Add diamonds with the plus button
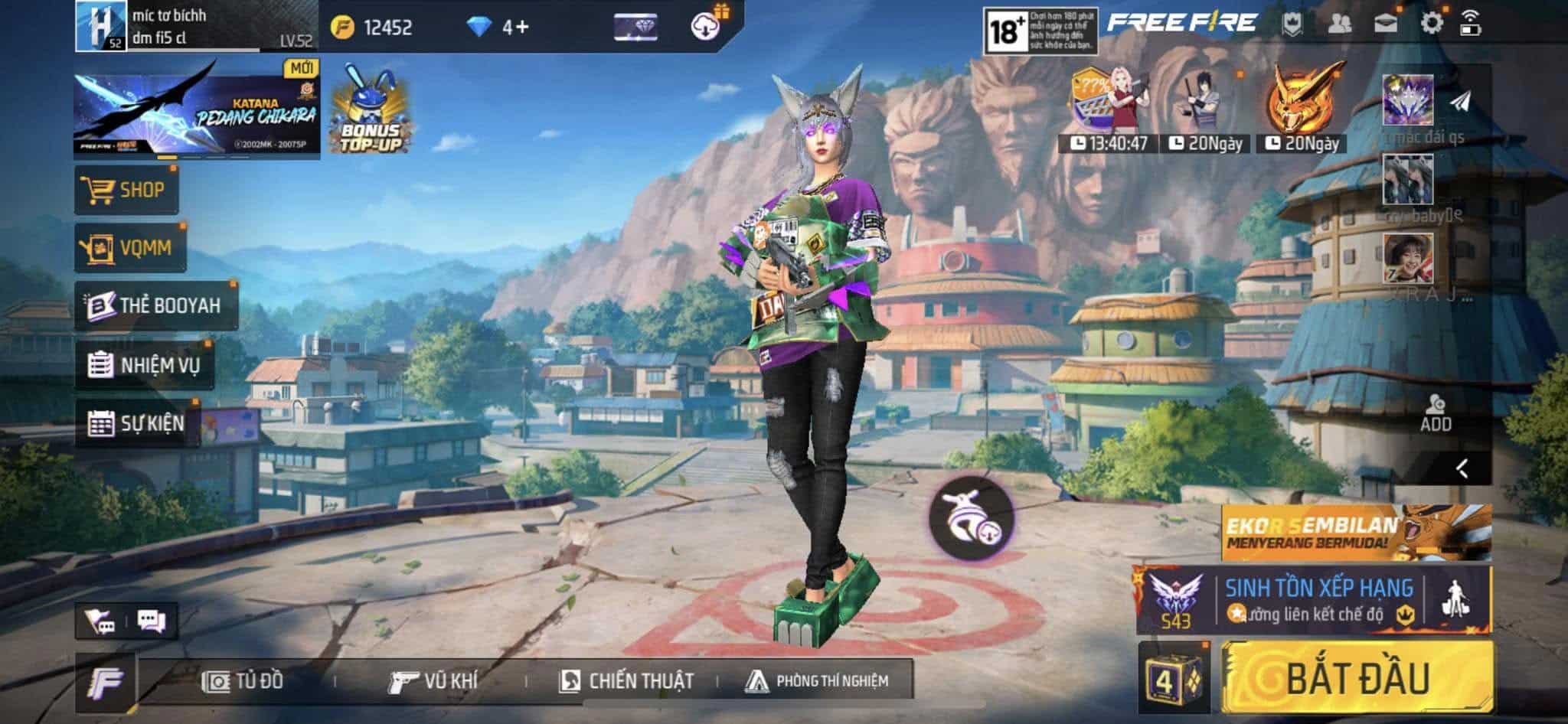This screenshot has width=1568, height=724. click(522, 28)
